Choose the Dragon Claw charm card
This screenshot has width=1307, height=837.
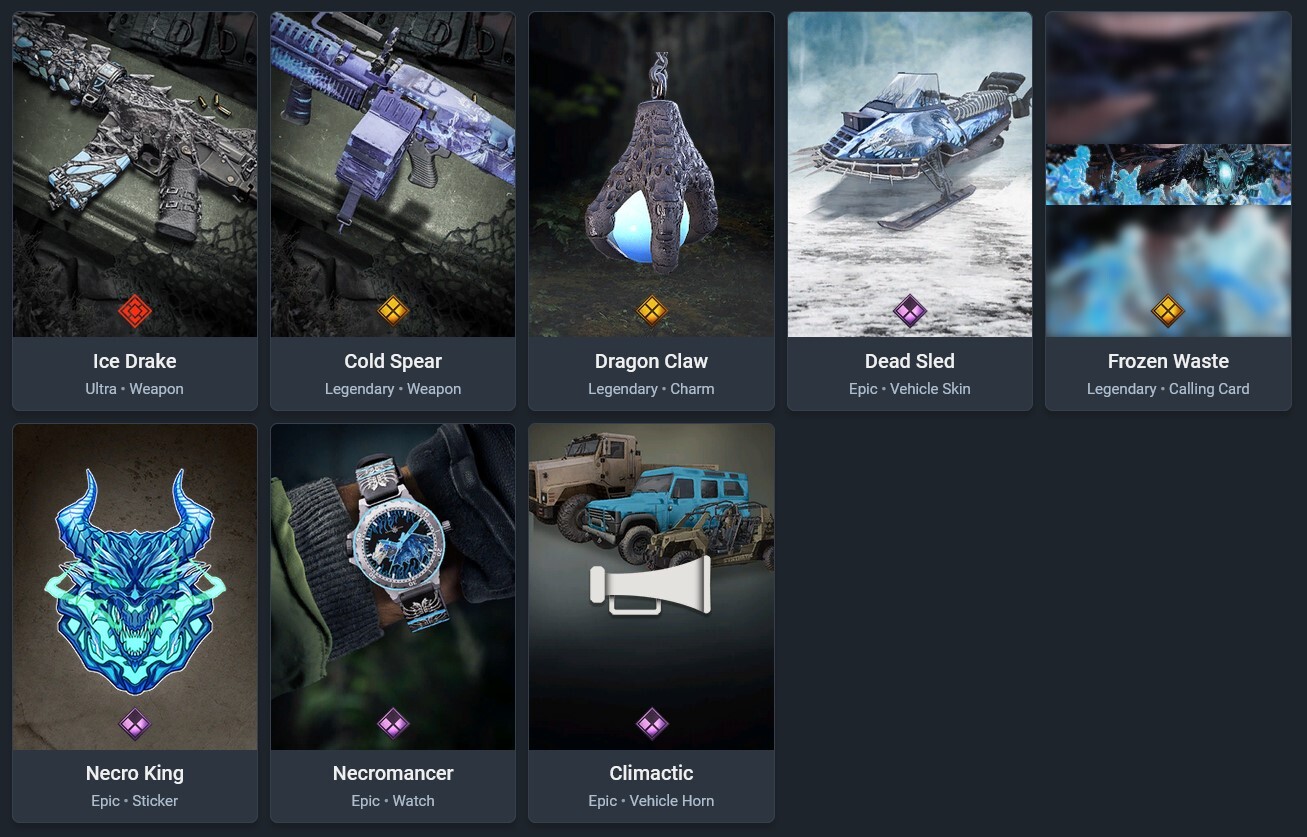(651, 210)
